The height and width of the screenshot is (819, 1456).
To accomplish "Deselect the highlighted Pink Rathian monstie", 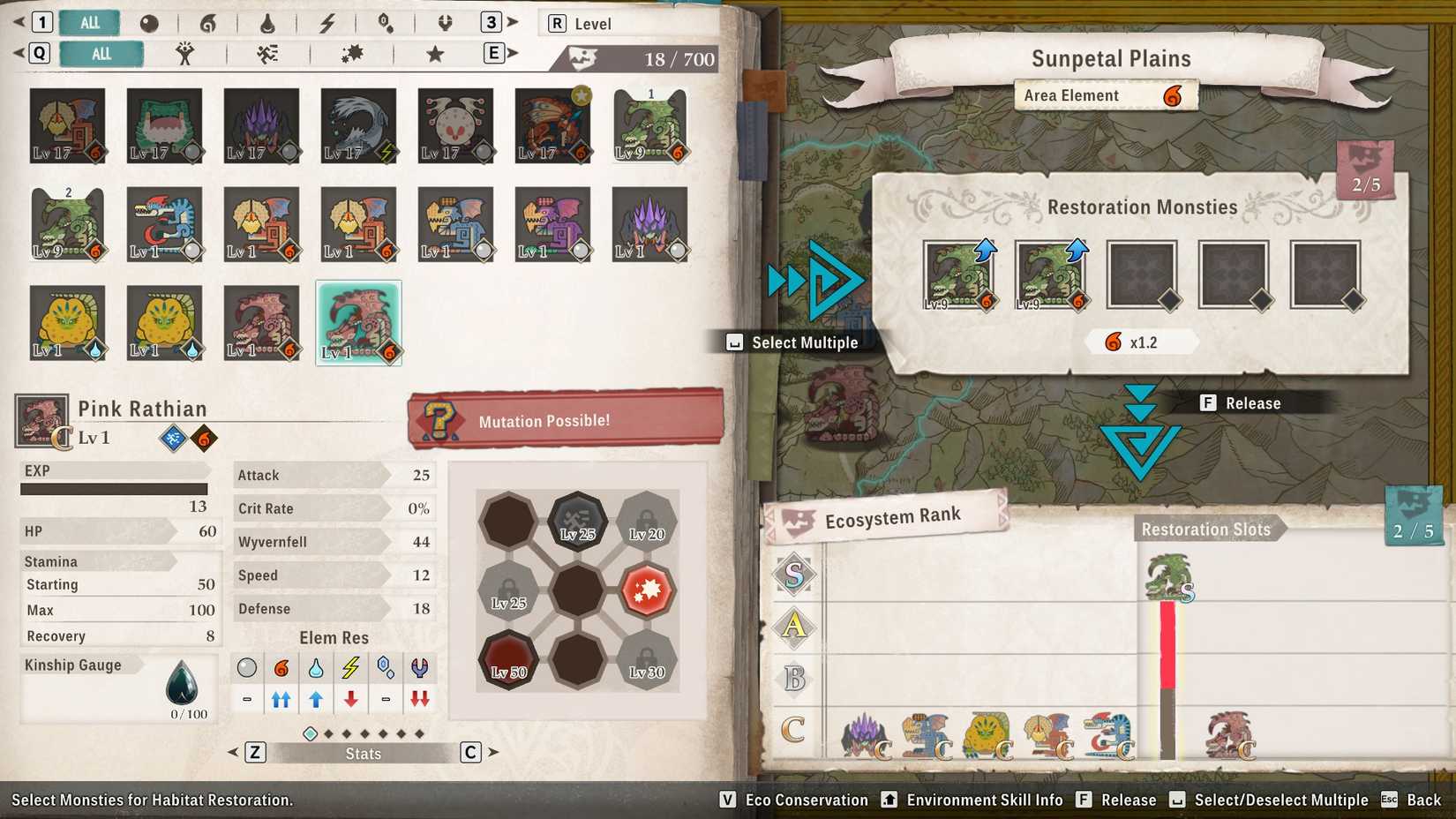I will (358, 321).
